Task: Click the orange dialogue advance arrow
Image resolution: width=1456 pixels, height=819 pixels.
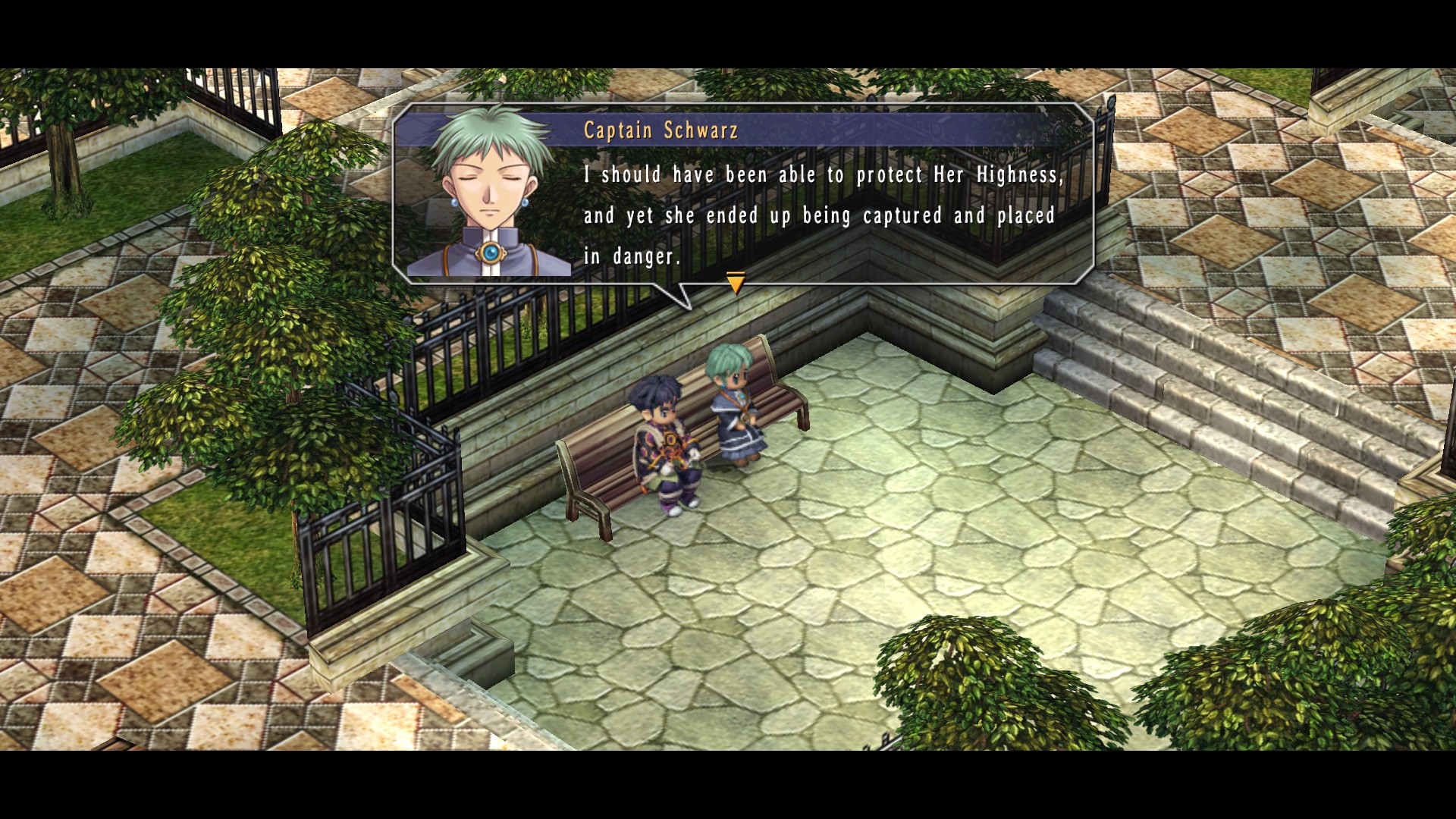Action: (734, 282)
